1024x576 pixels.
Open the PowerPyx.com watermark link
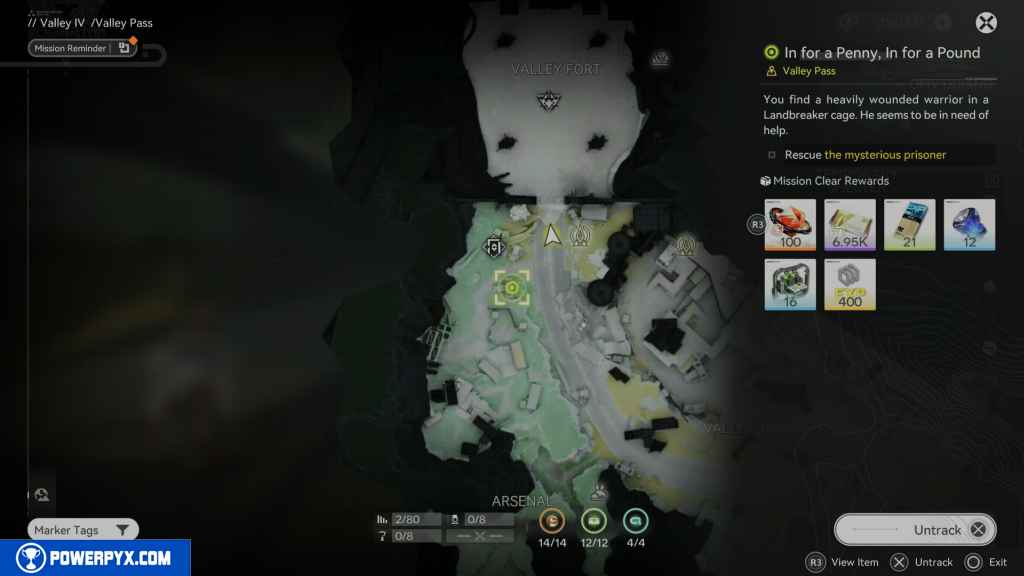(95, 558)
